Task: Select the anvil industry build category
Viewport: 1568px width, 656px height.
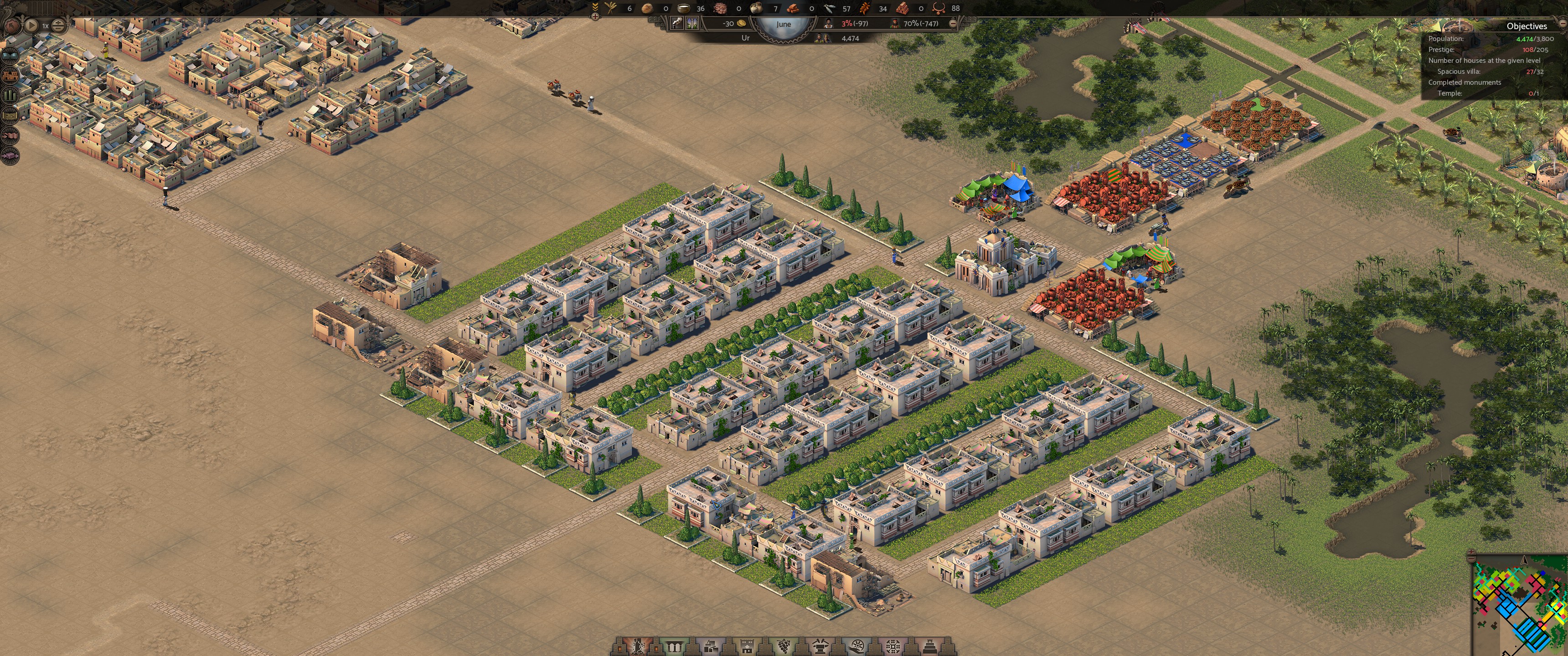Action: click(x=820, y=647)
